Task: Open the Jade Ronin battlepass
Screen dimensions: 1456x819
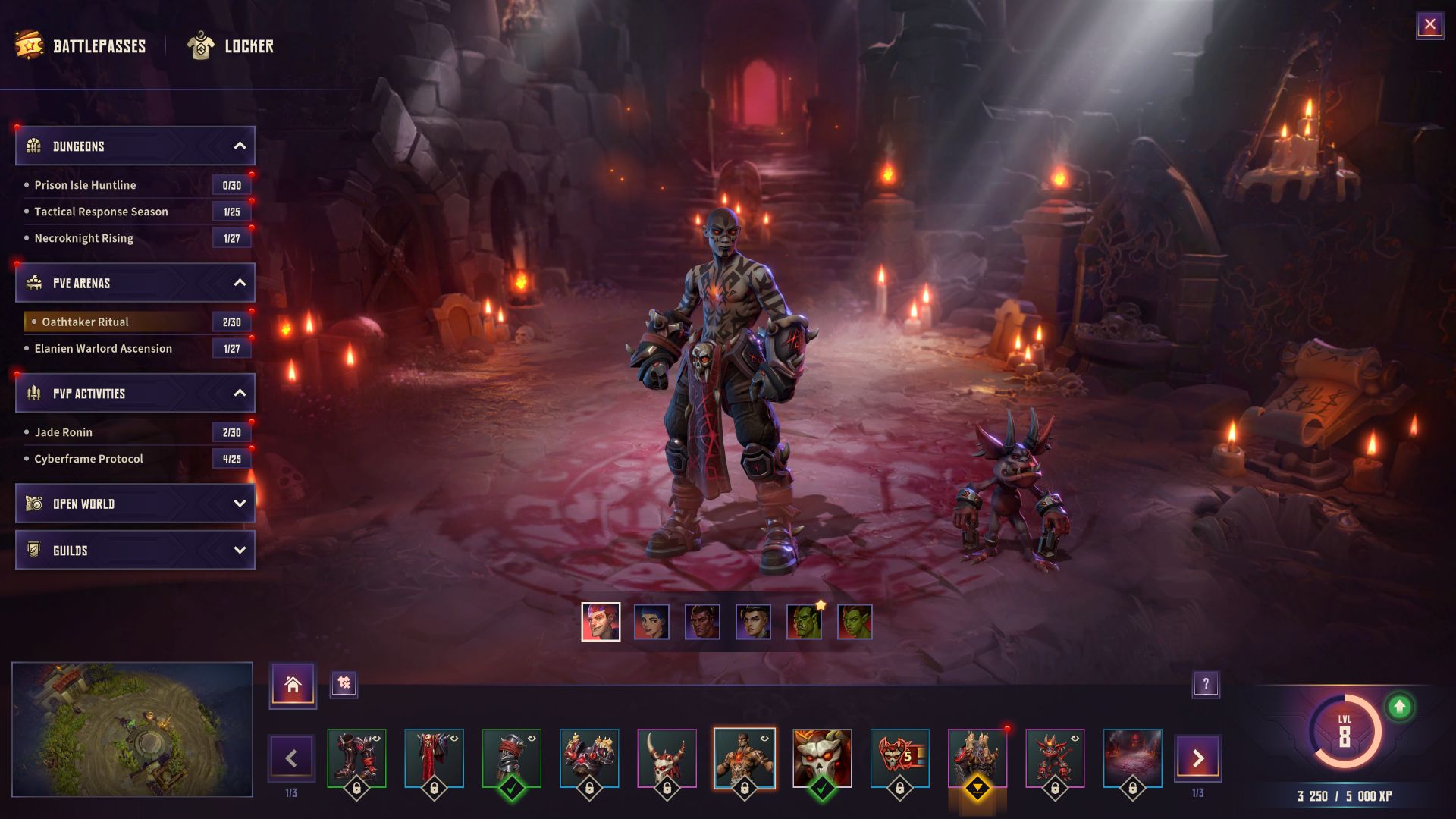Action: tap(63, 432)
